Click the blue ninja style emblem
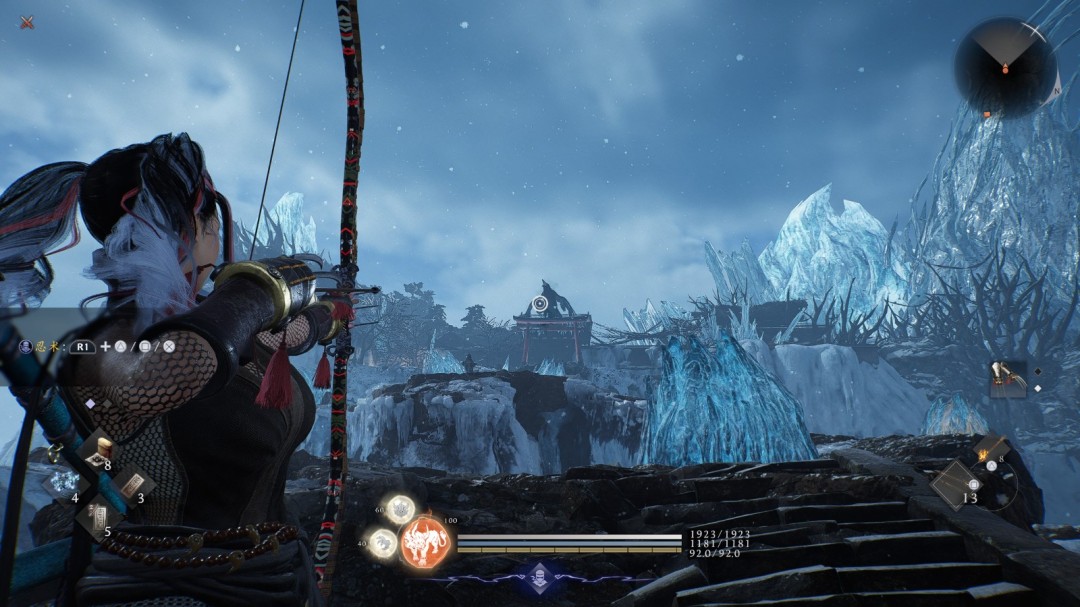The height and width of the screenshot is (607, 1080). point(540,575)
